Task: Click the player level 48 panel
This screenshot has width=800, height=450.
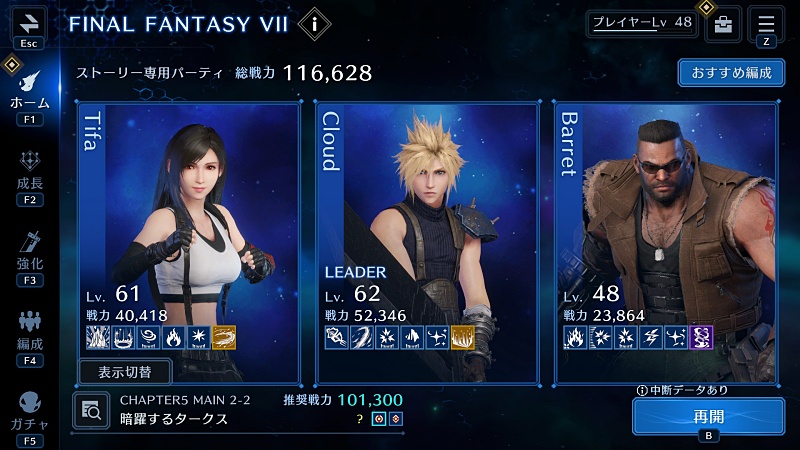Action: 642,22
